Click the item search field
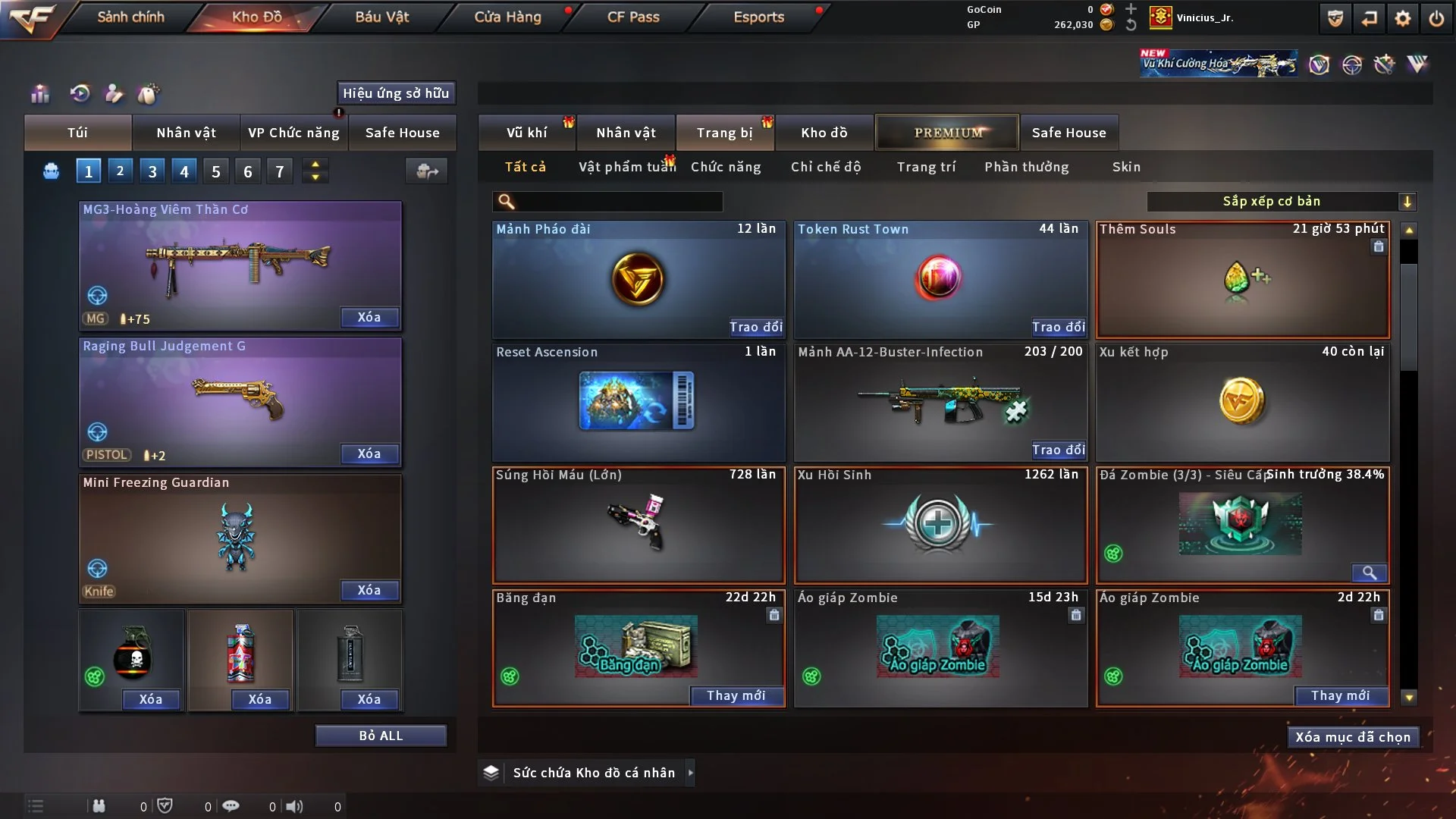Viewport: 1456px width, 819px height. tap(618, 201)
